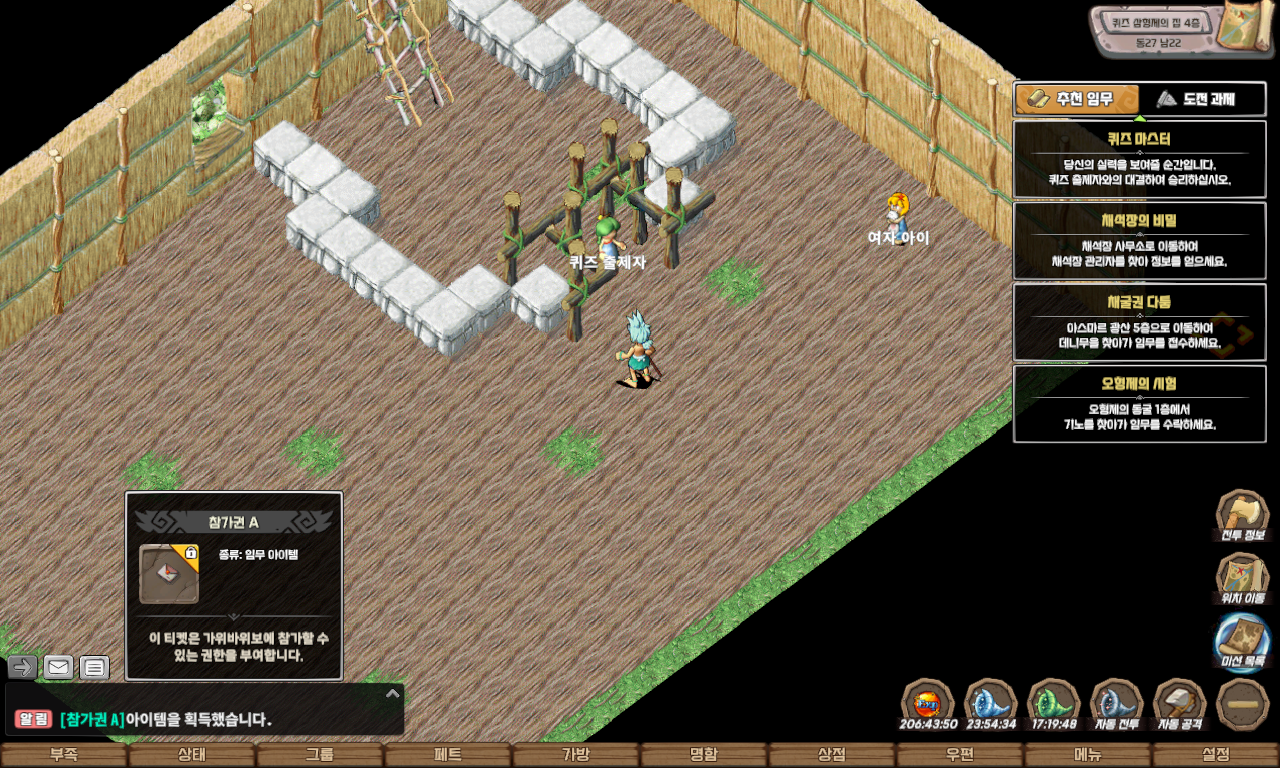This screenshot has height=768, width=1280.
Task: Open the 설정 (settings) menu
Action: (x=1216, y=755)
